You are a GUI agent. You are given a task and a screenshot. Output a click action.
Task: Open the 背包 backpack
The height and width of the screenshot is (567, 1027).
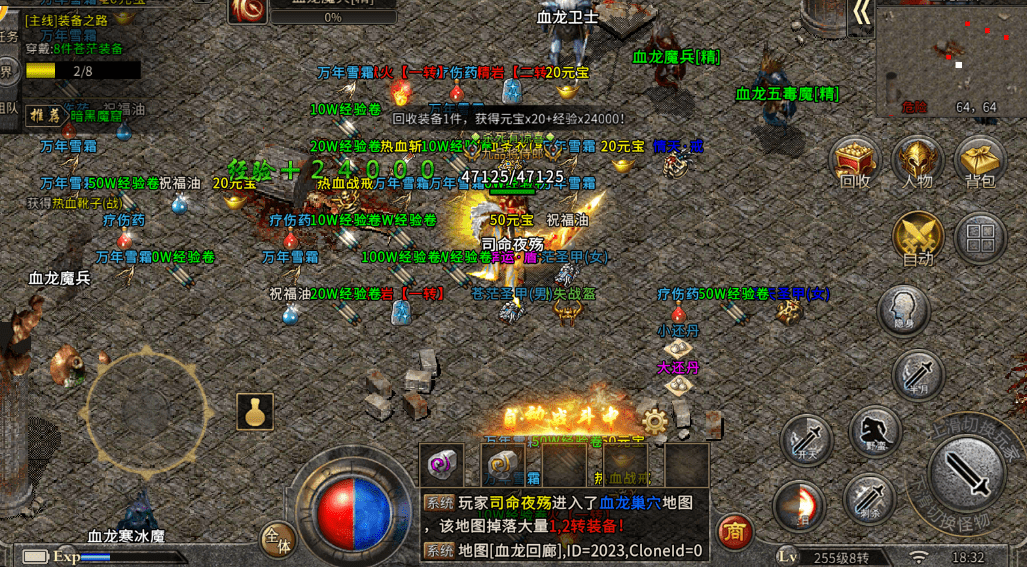[x=980, y=162]
